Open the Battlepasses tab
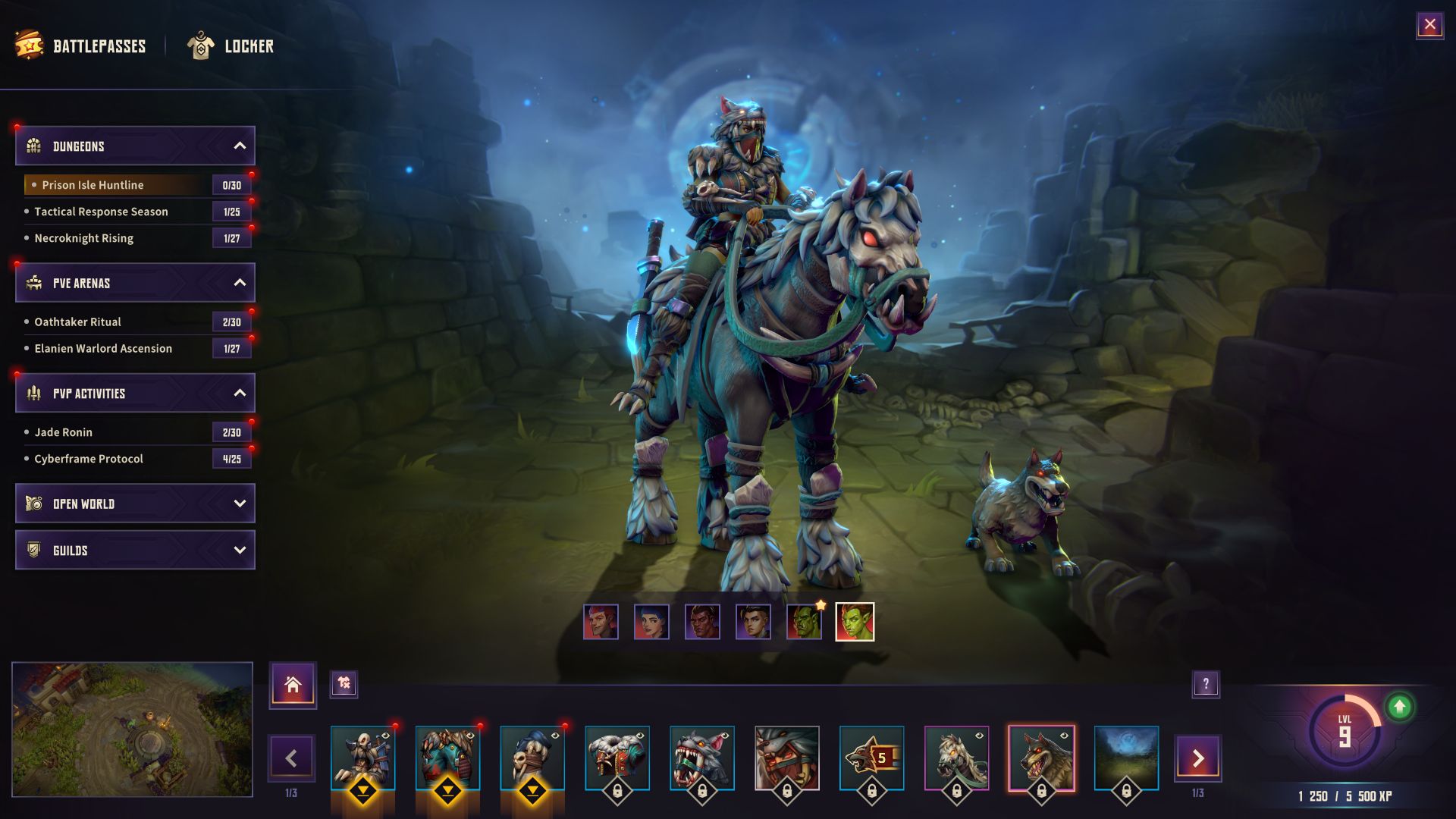The width and height of the screenshot is (1456, 819). [81, 46]
